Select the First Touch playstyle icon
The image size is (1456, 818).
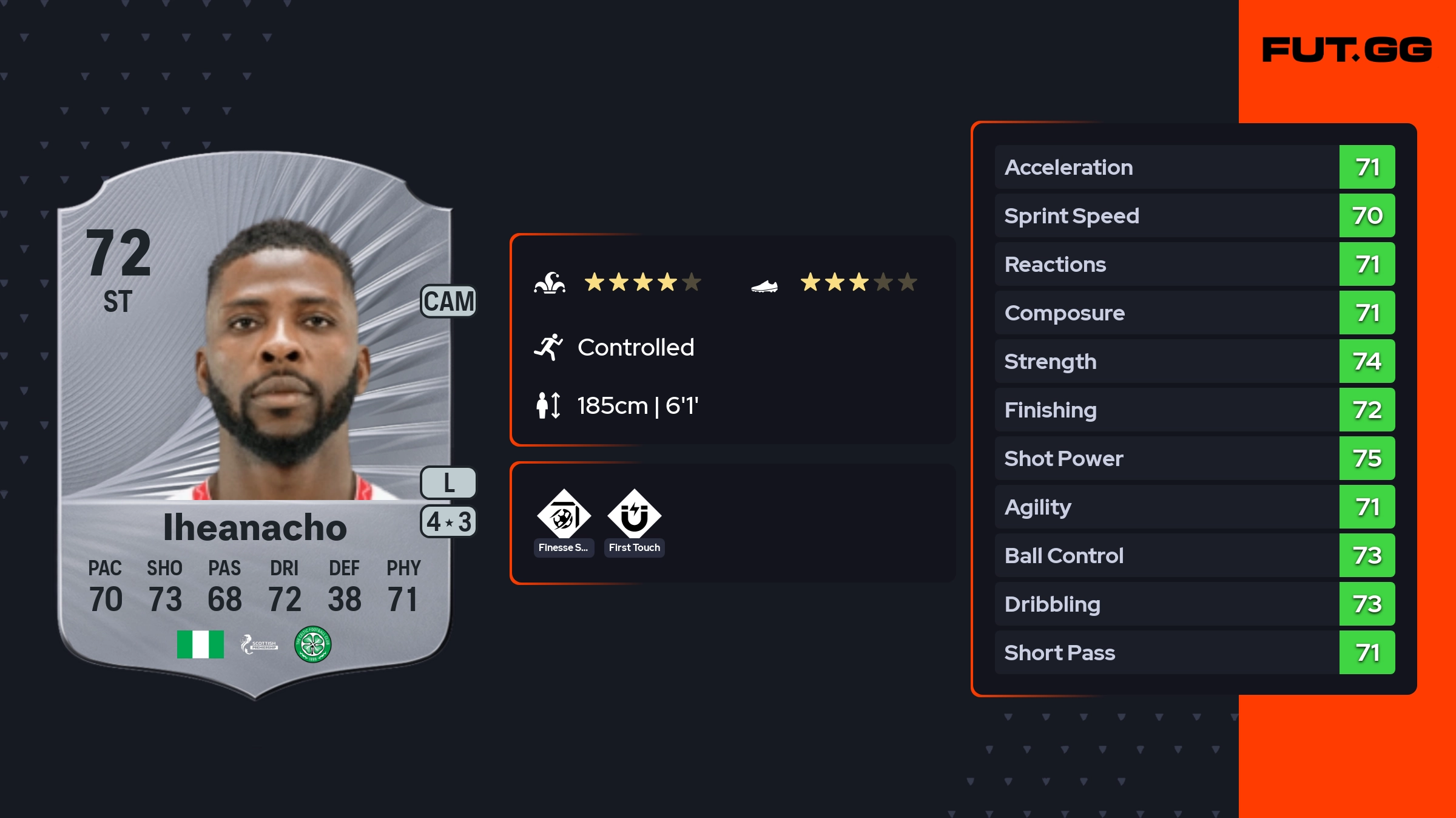coord(634,516)
